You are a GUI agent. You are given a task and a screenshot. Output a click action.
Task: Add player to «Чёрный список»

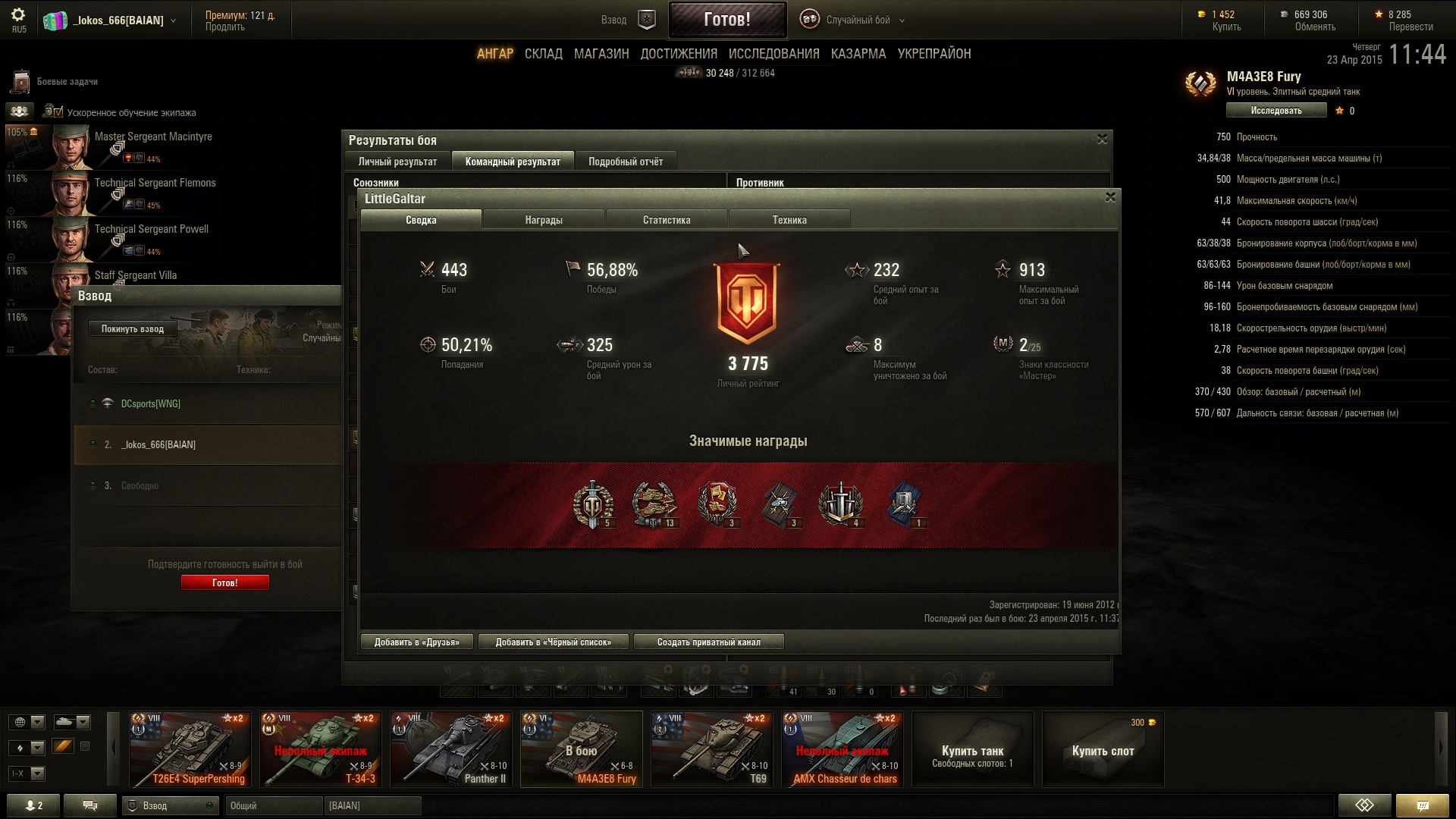pos(554,642)
